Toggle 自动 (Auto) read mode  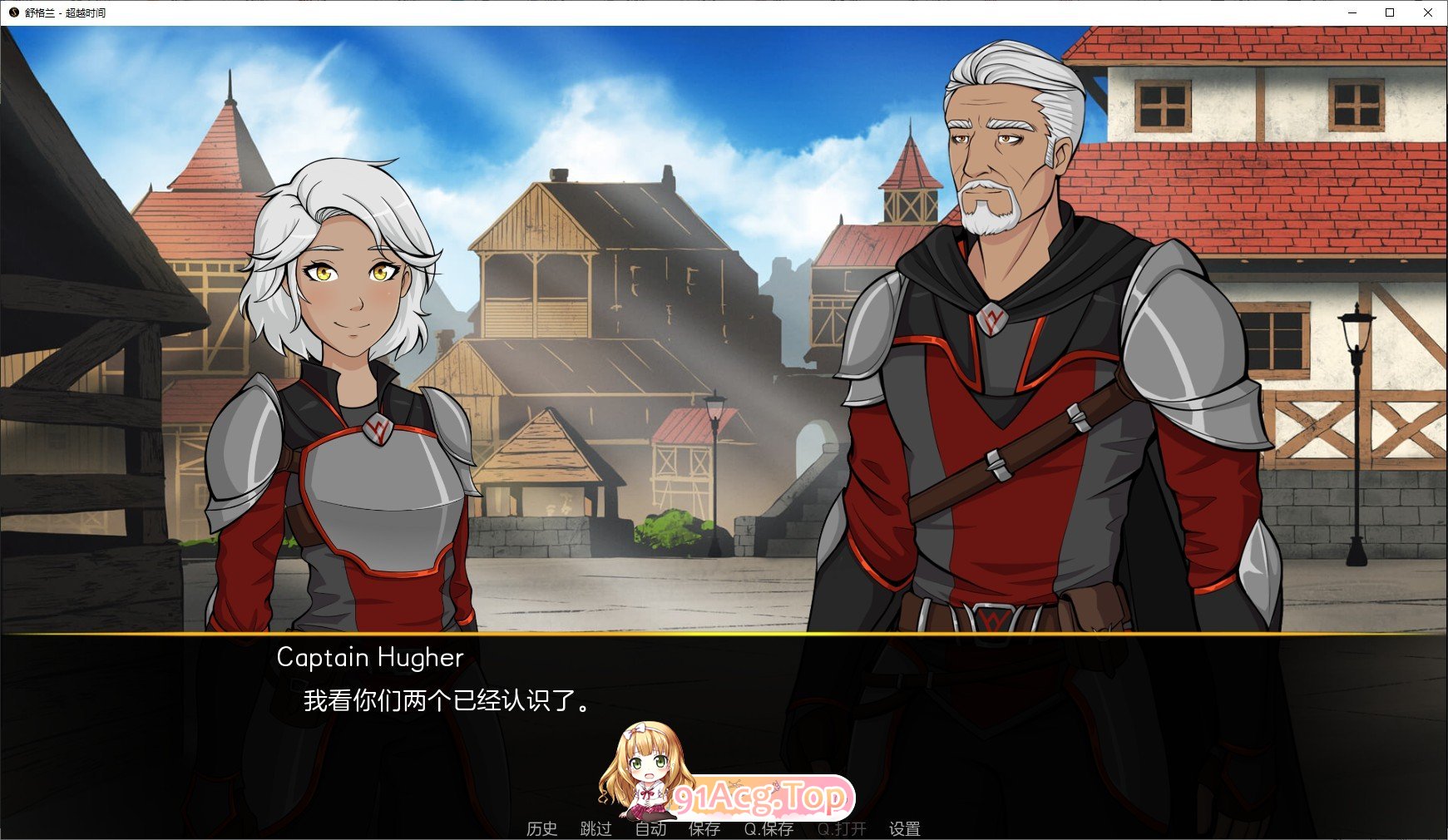click(651, 828)
